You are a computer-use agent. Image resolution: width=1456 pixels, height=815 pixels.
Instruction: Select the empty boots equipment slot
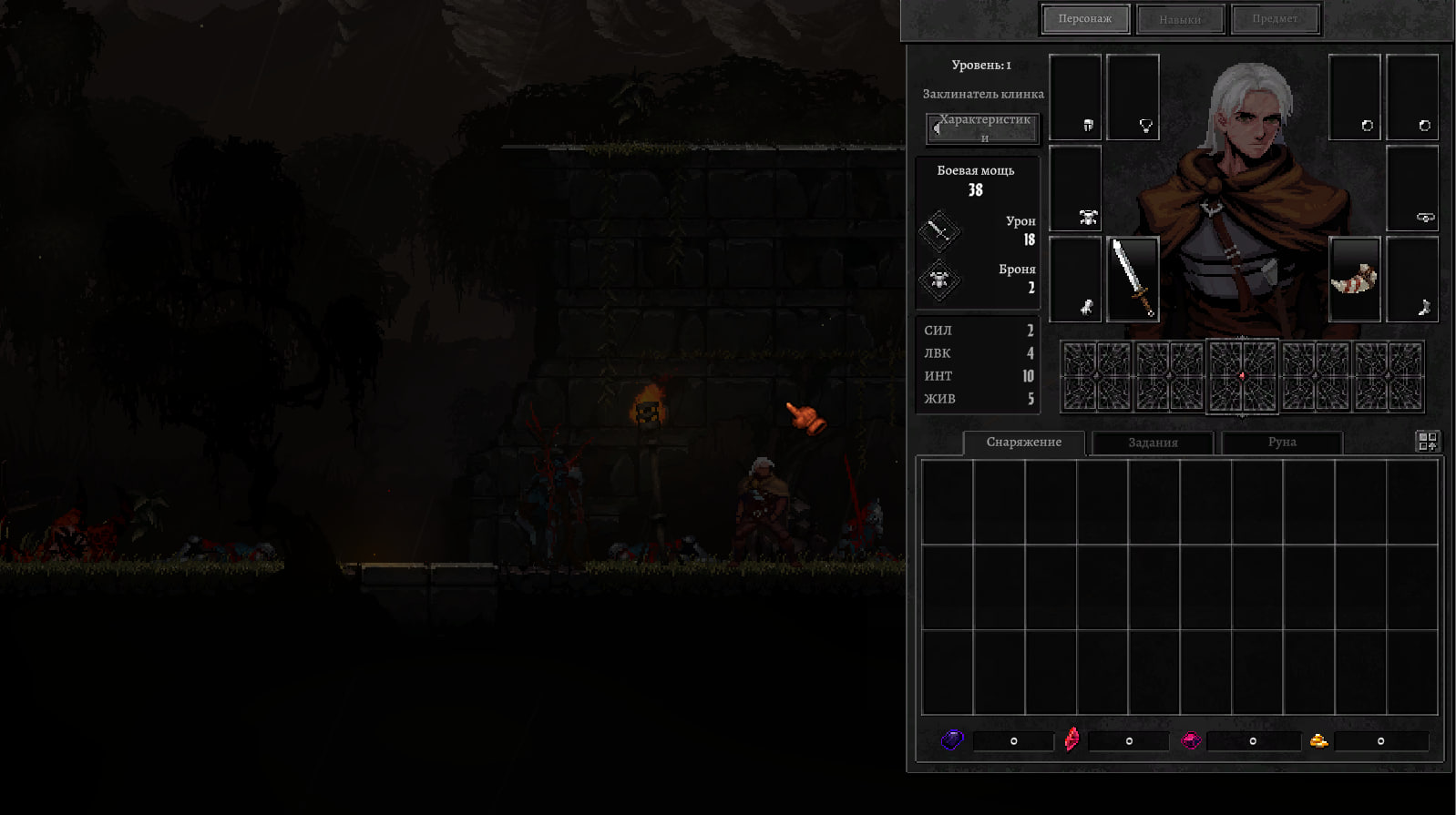tap(1412, 280)
